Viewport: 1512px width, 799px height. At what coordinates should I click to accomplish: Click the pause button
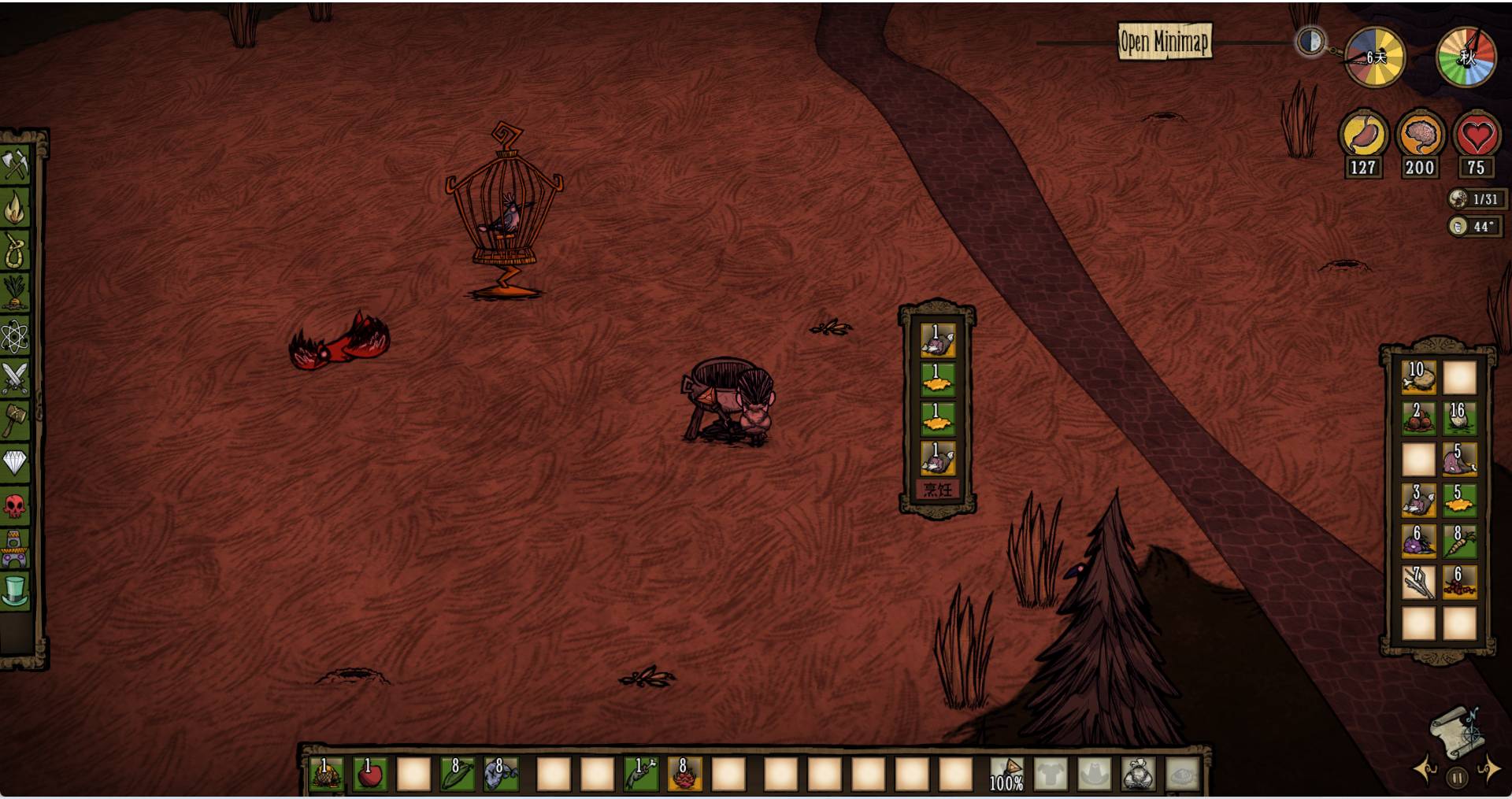pos(1457,778)
